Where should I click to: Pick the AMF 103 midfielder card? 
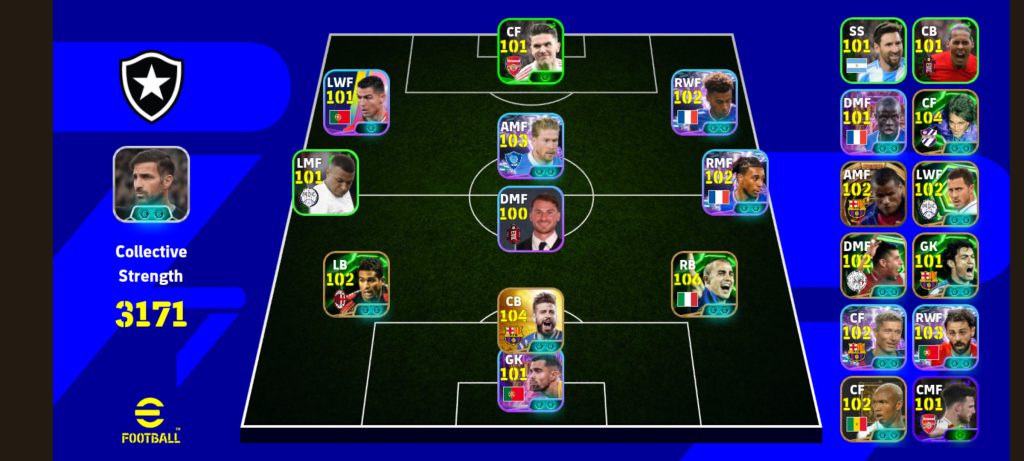[x=531, y=146]
